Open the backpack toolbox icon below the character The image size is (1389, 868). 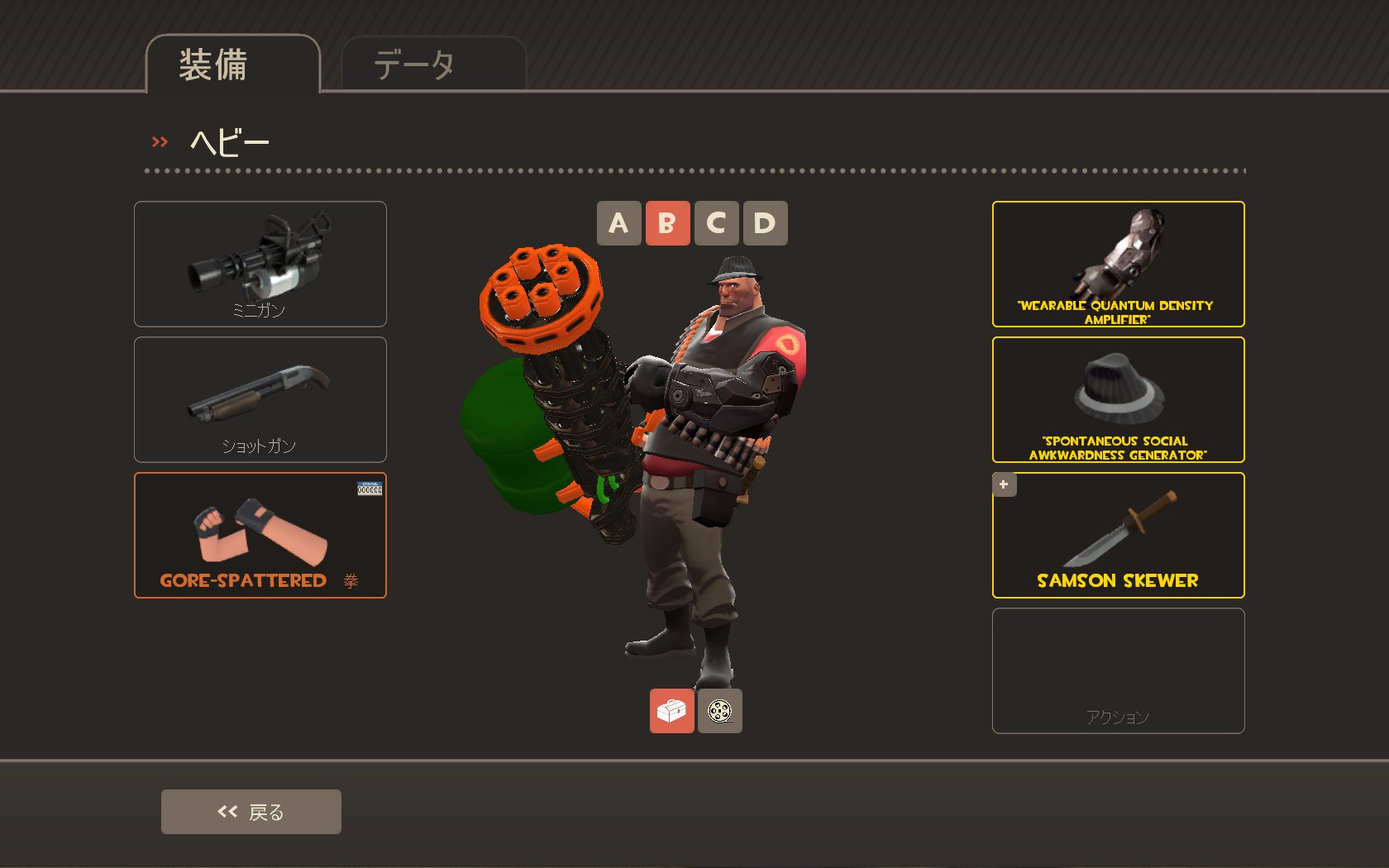[671, 710]
